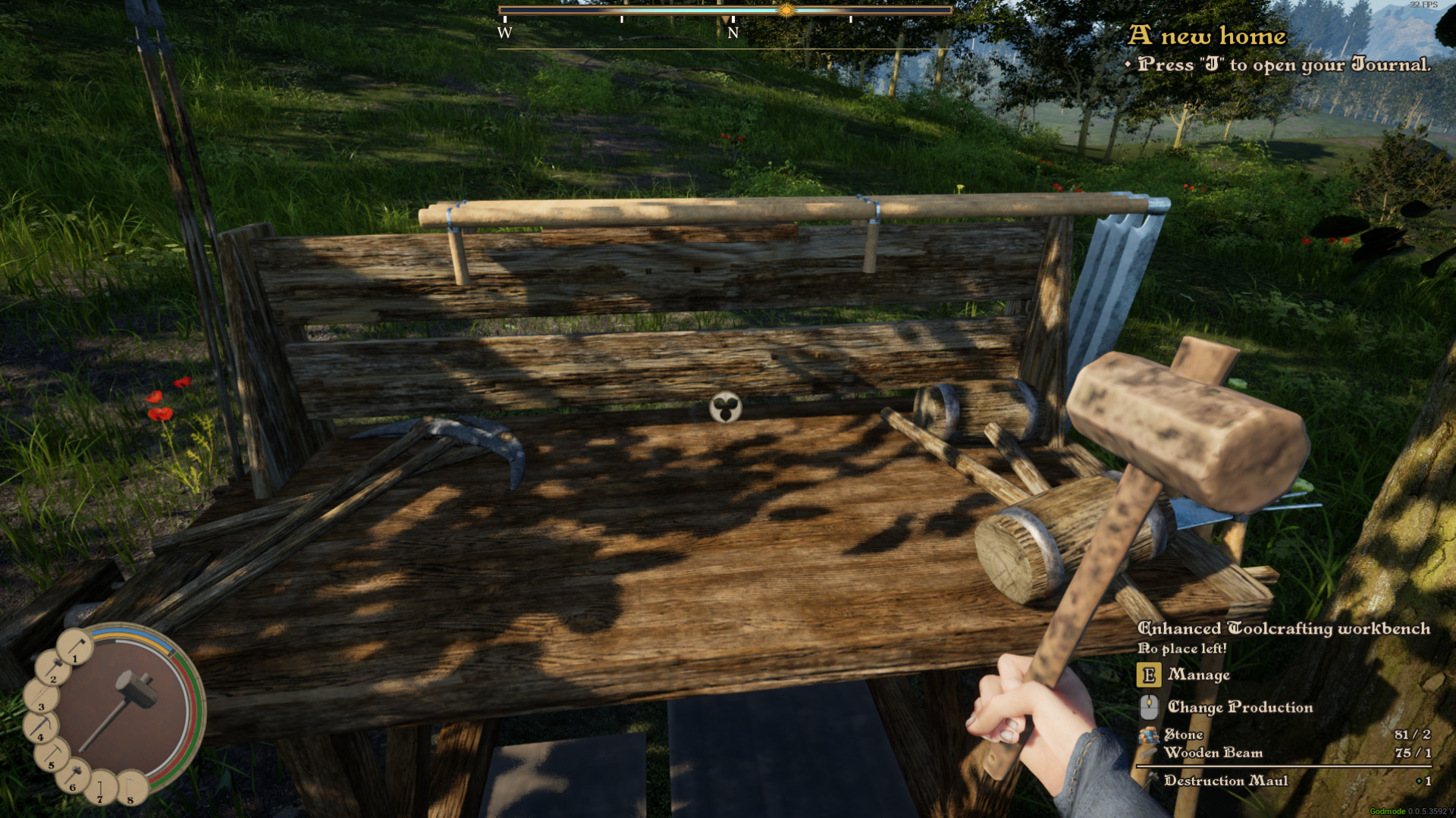This screenshot has height=818, width=1456.
Task: Pick the hammer in tool slot 6
Action: 74,776
